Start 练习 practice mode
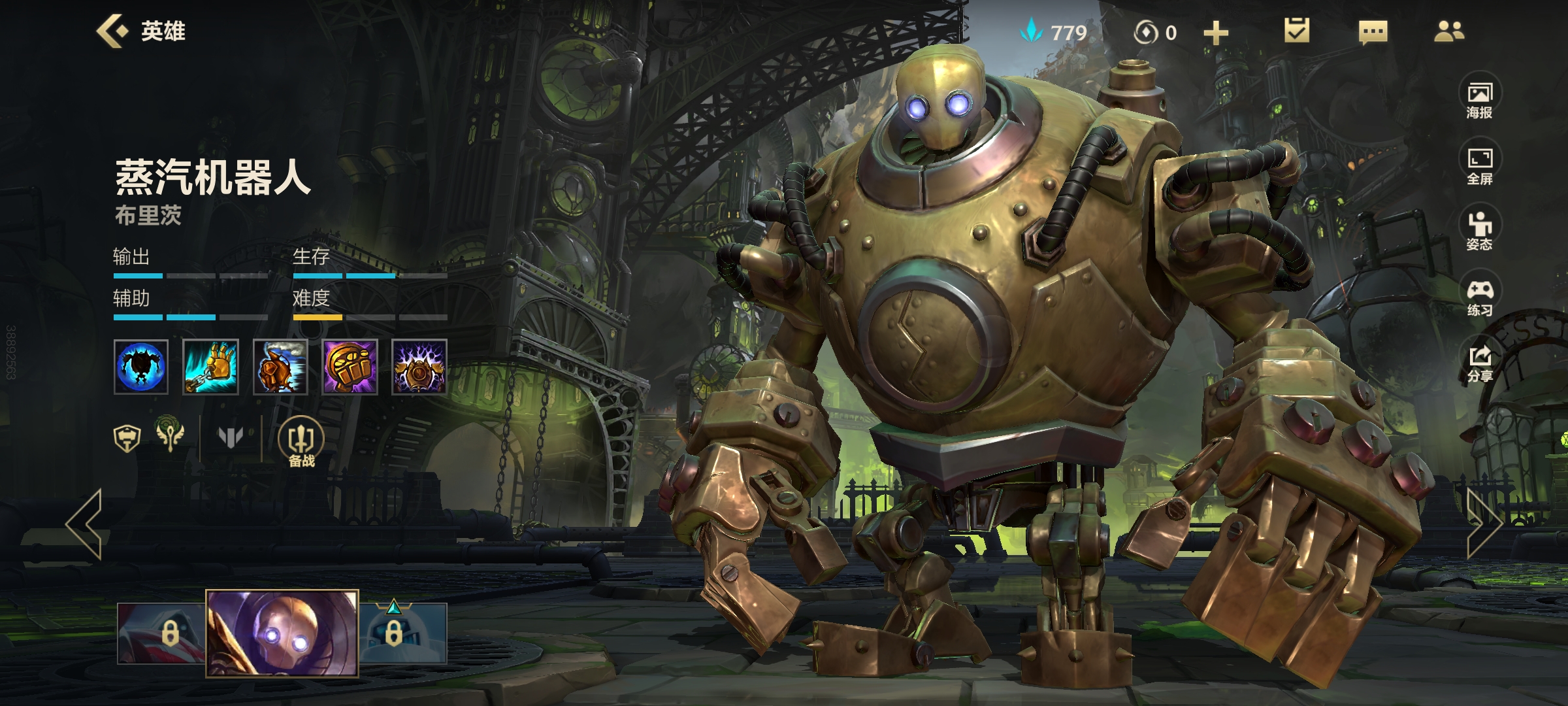This screenshot has width=1568, height=706. (x=1480, y=297)
